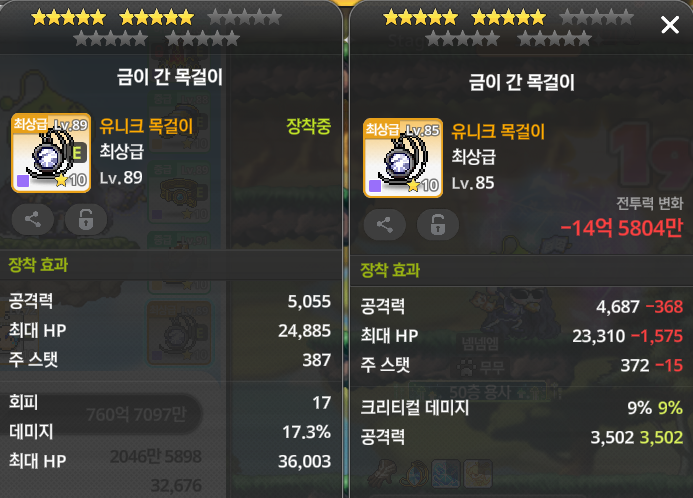
Task: Close the necklace comparison panel
Action: coord(670,25)
